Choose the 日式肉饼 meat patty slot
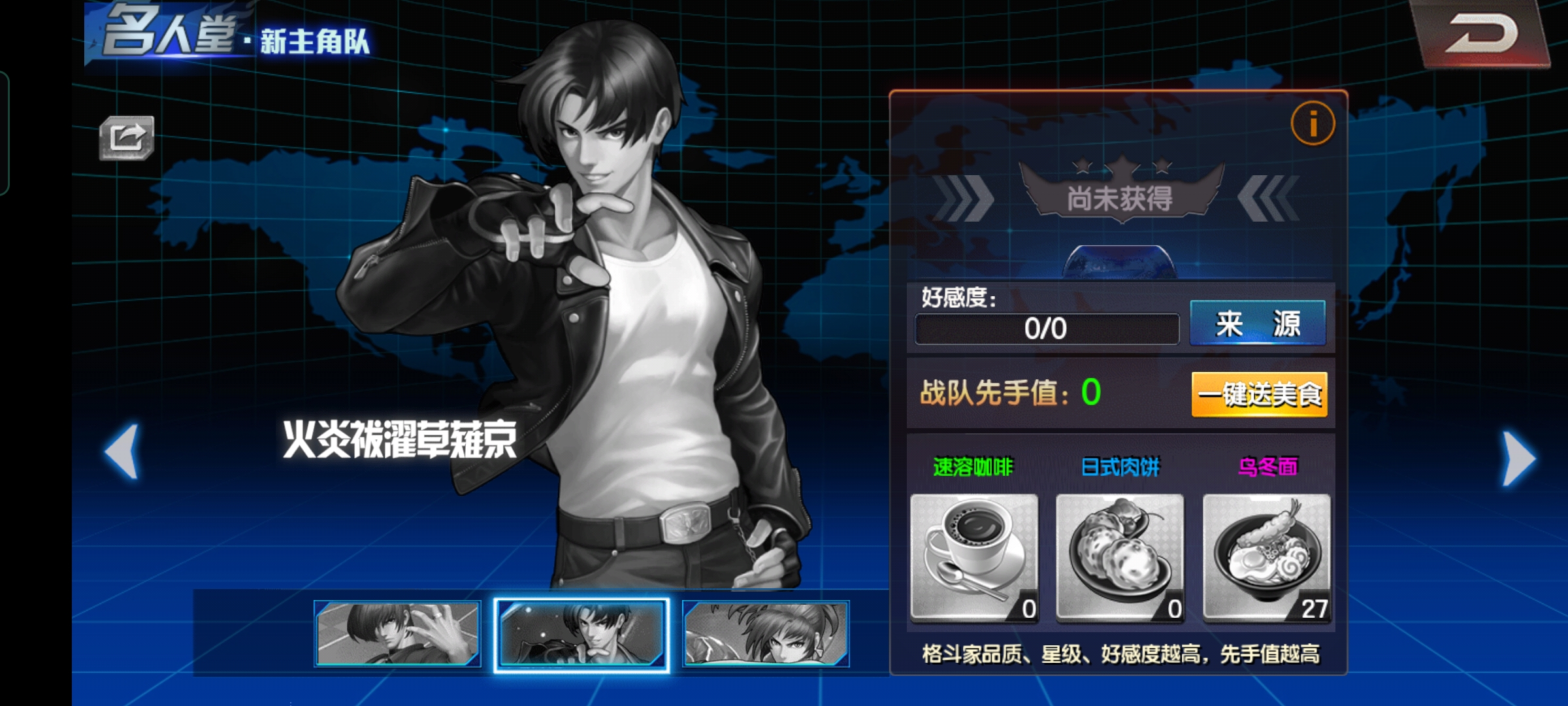Screen dimensions: 1568x706 1120,556
